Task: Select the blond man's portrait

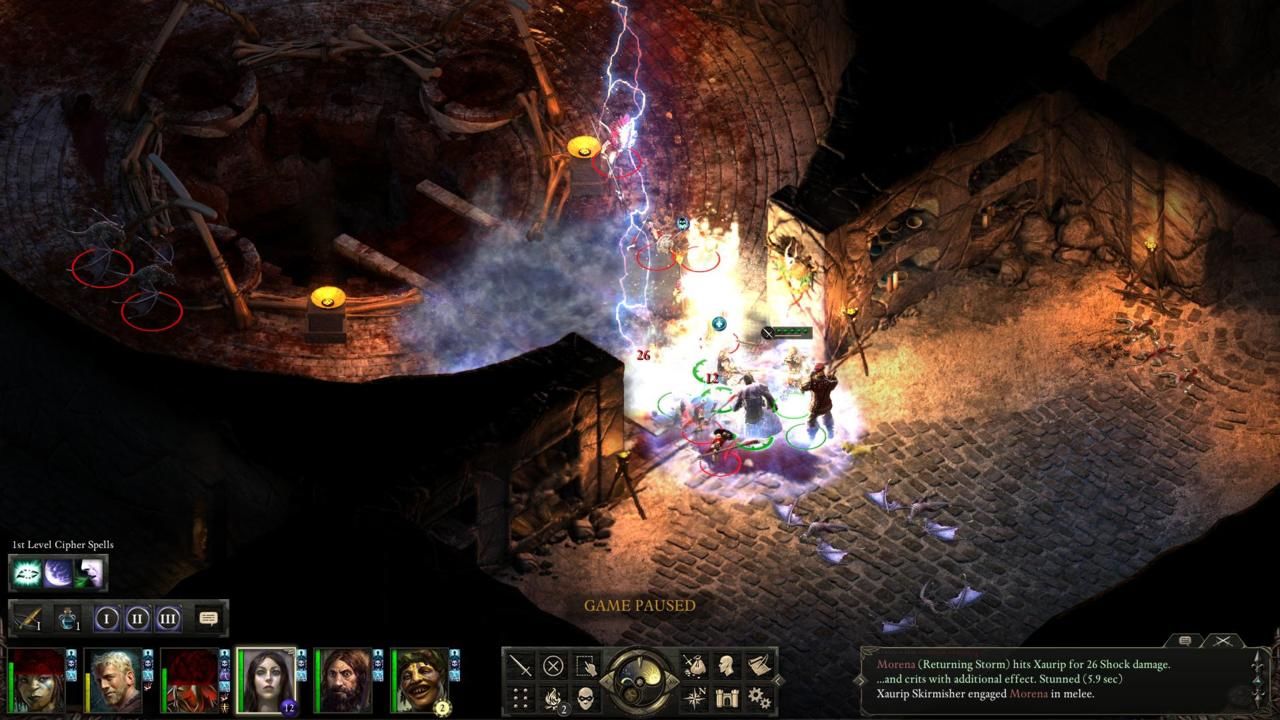Action: coord(112,680)
